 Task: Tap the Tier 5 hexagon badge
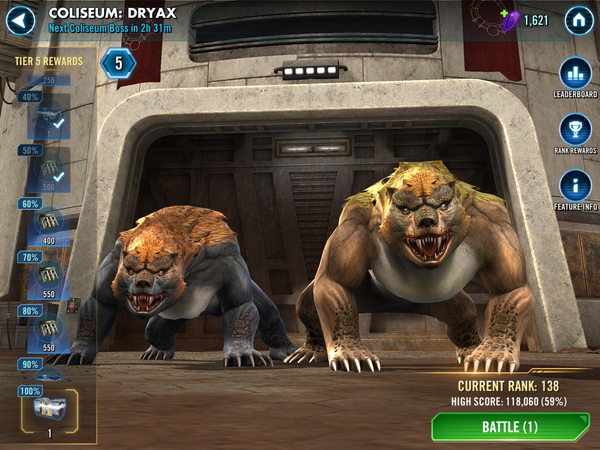tap(118, 63)
